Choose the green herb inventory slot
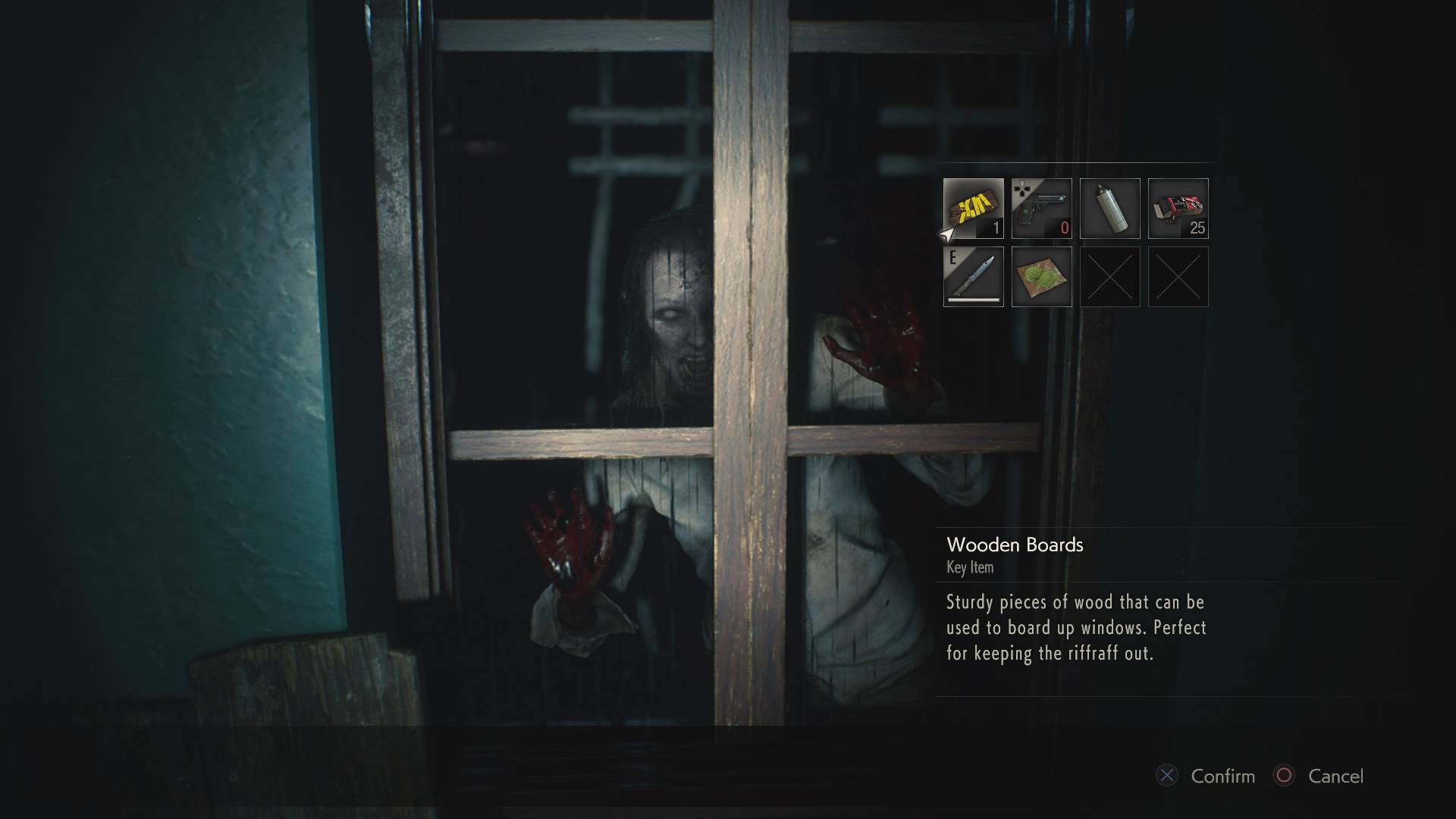The image size is (1456, 819). point(1041,277)
